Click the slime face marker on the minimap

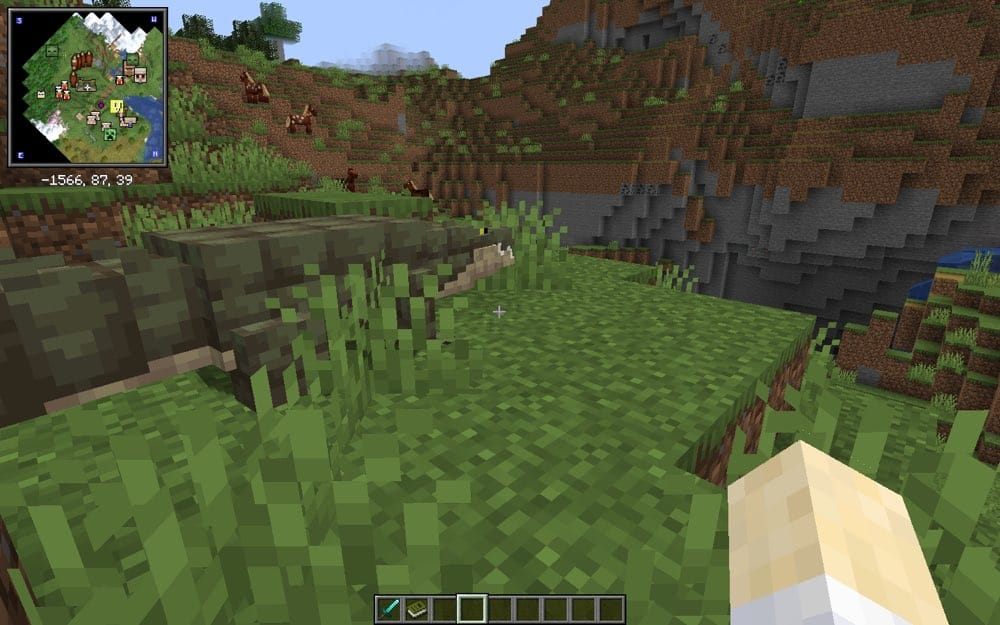tap(52, 51)
